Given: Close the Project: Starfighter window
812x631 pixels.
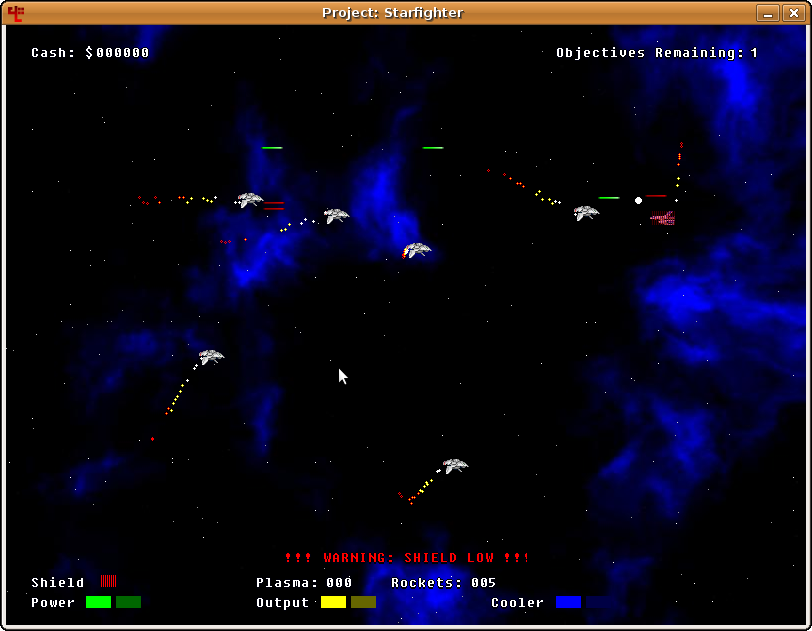Looking at the screenshot, I should click(x=792, y=13).
